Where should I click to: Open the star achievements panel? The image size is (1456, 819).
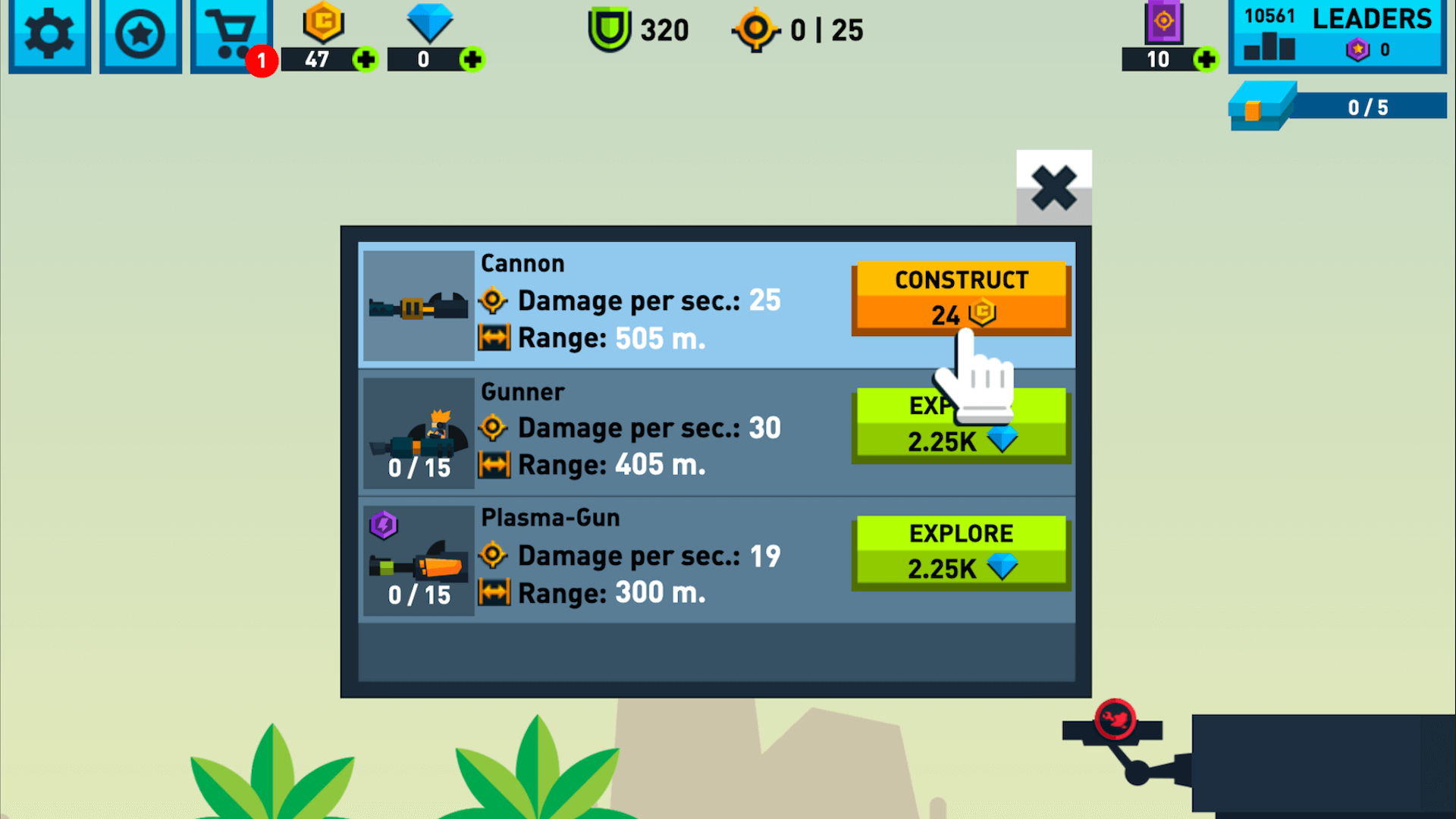140,34
